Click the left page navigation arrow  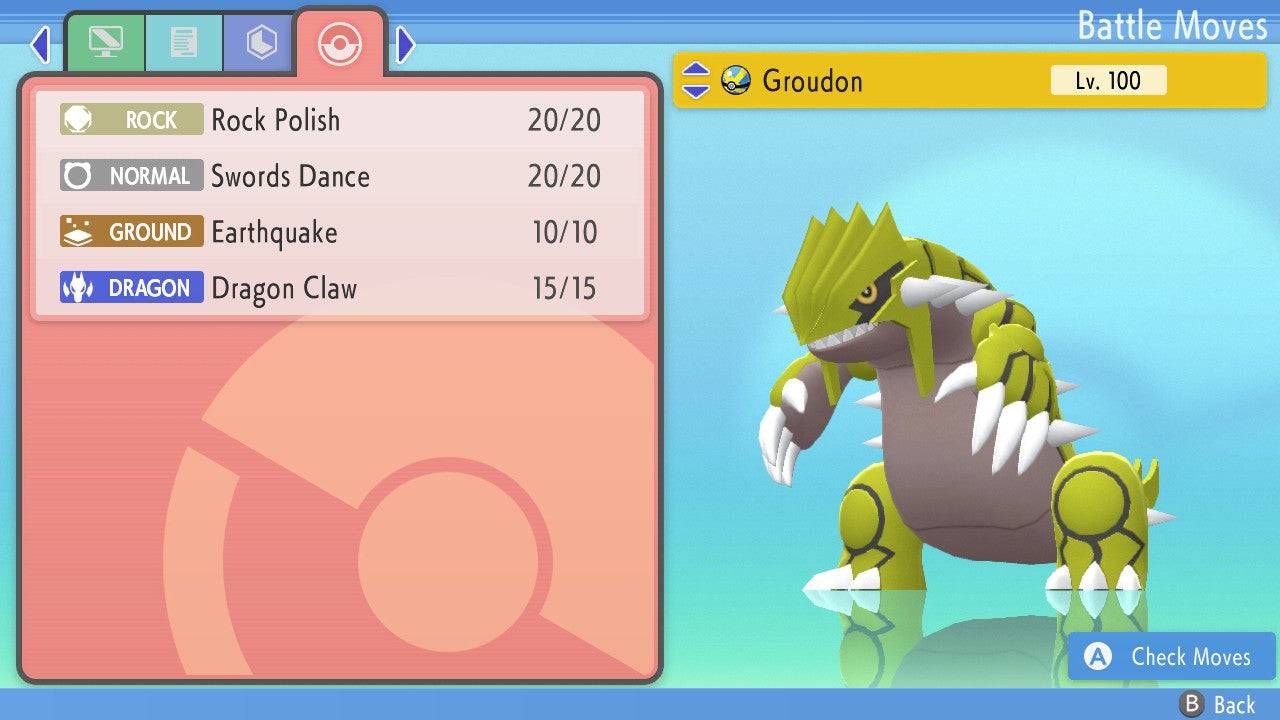click(39, 44)
